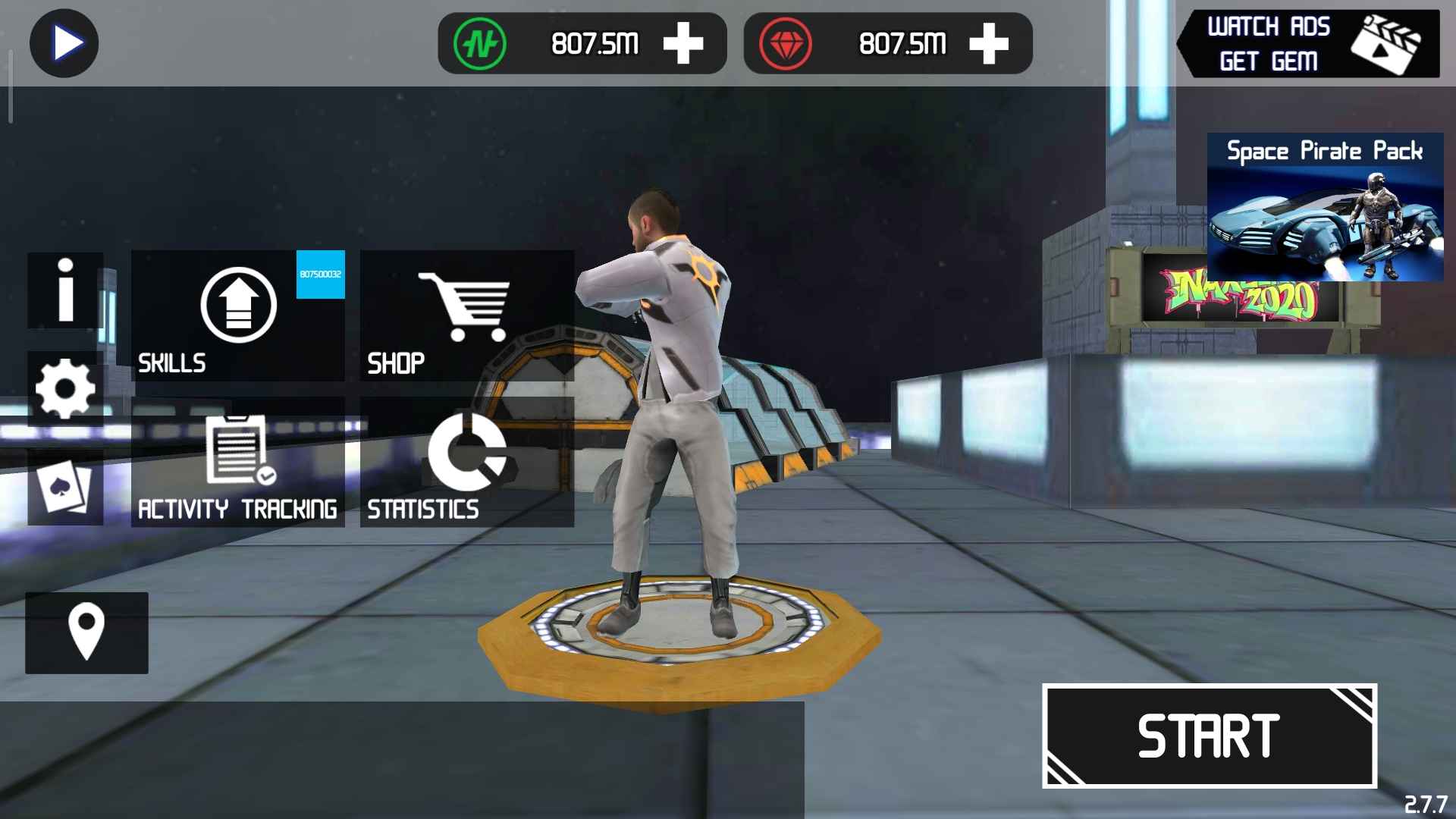View the Statistics screen
The image size is (1456, 819).
(466, 462)
